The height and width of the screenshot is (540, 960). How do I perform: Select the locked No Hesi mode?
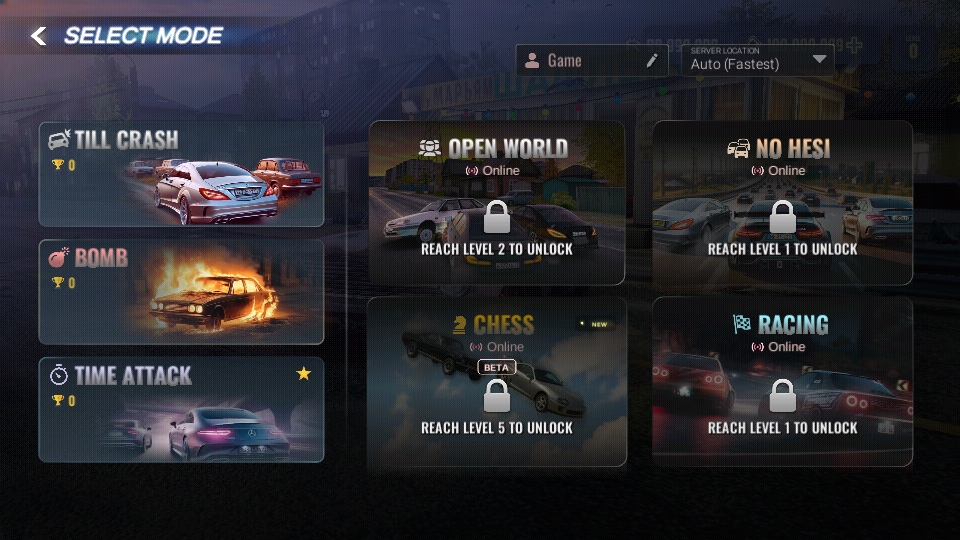coord(782,203)
